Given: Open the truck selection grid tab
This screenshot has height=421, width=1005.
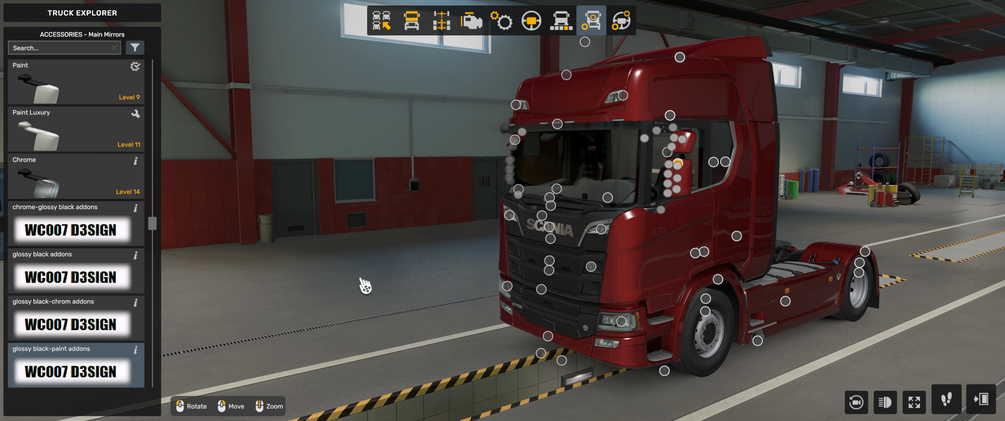Looking at the screenshot, I should [x=381, y=20].
